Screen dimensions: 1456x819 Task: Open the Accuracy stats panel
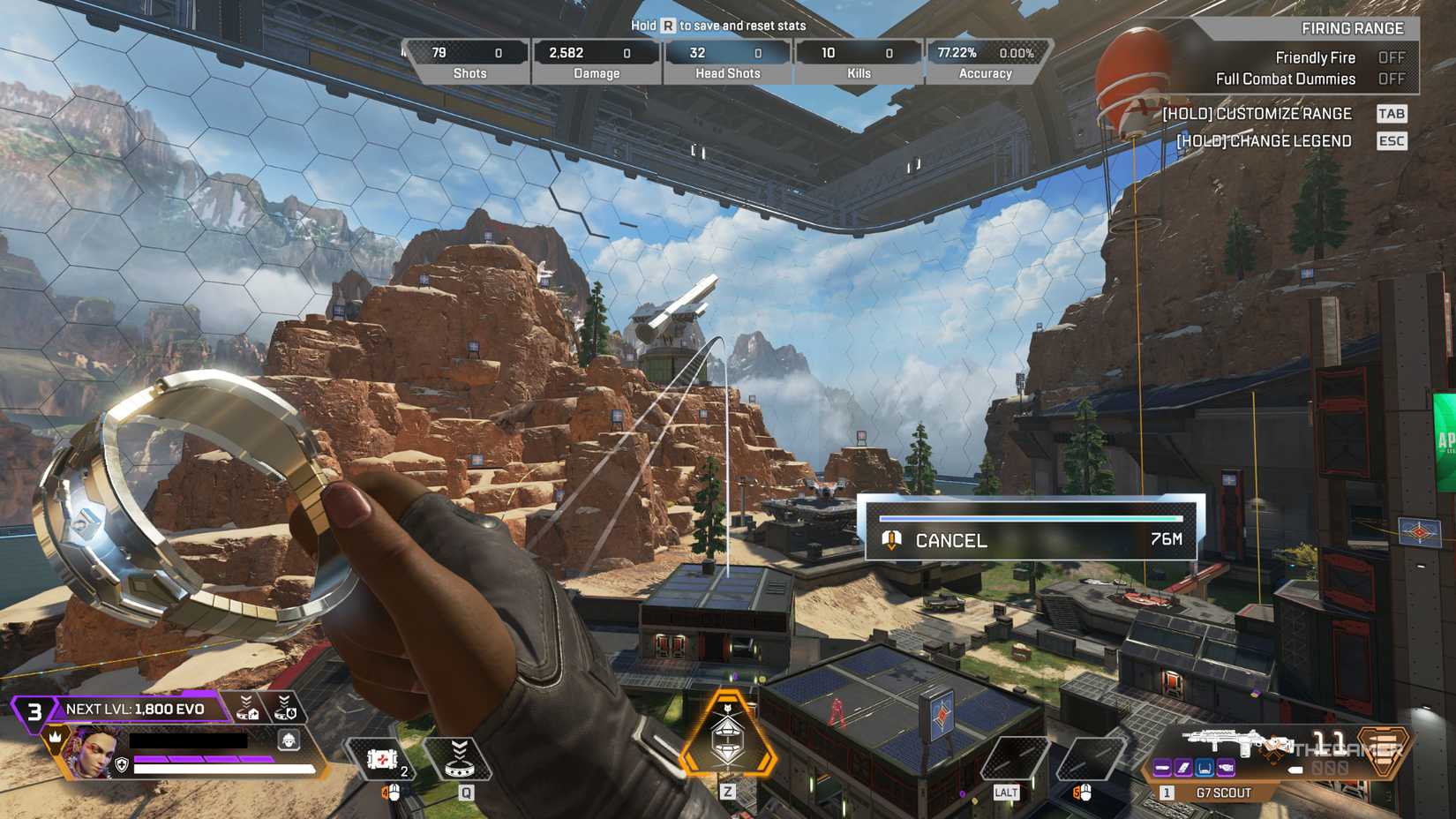[984, 62]
